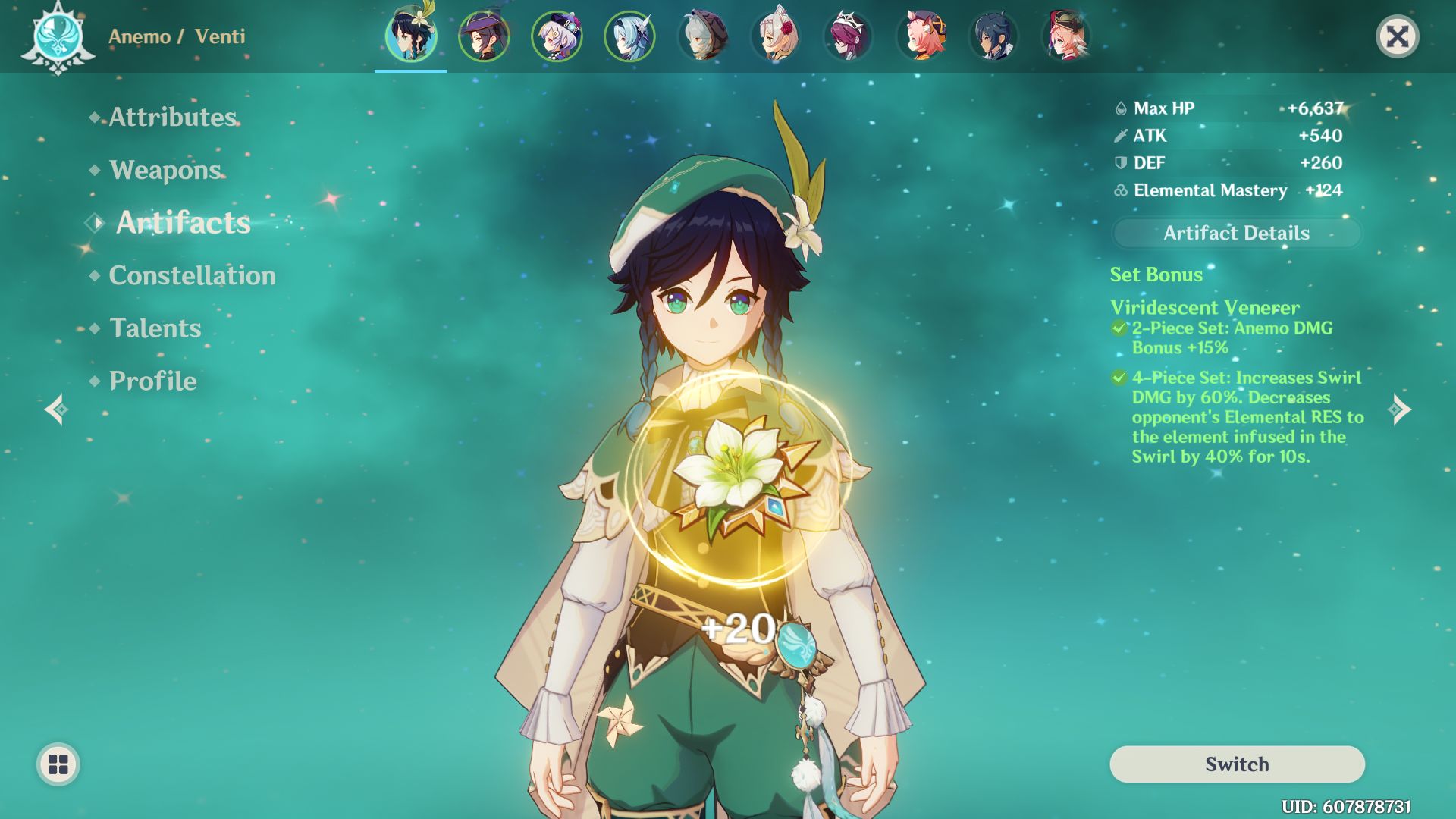This screenshot has width=1456, height=819.
Task: Choose Razor's grey-haired hooded portrait
Action: [702, 36]
